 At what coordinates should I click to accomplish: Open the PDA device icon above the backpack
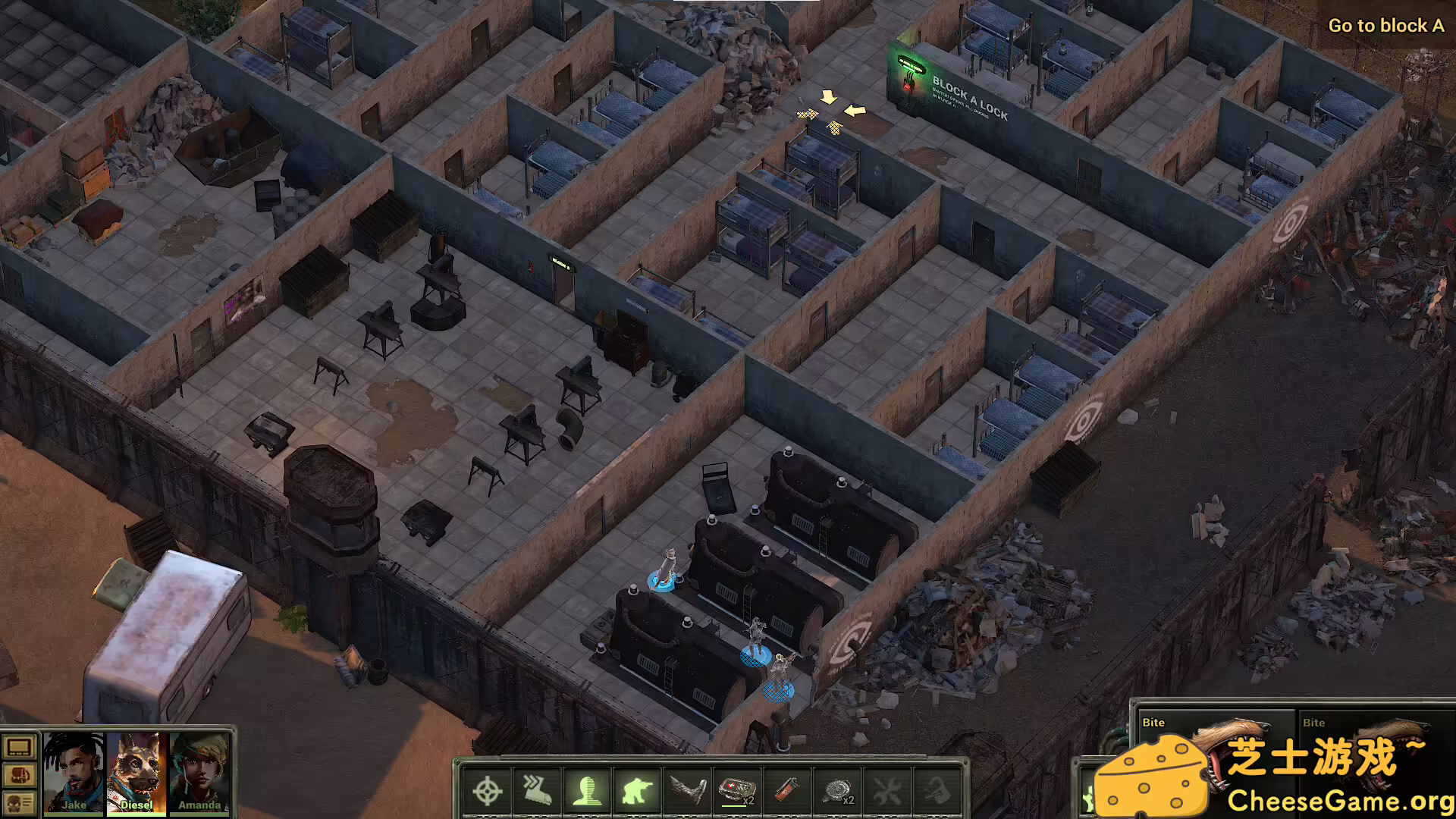tap(17, 748)
